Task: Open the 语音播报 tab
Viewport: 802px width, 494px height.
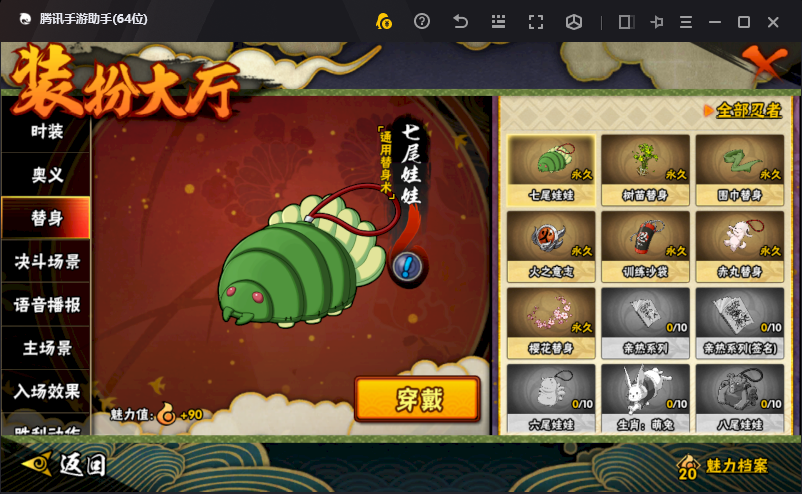Action: [46, 305]
